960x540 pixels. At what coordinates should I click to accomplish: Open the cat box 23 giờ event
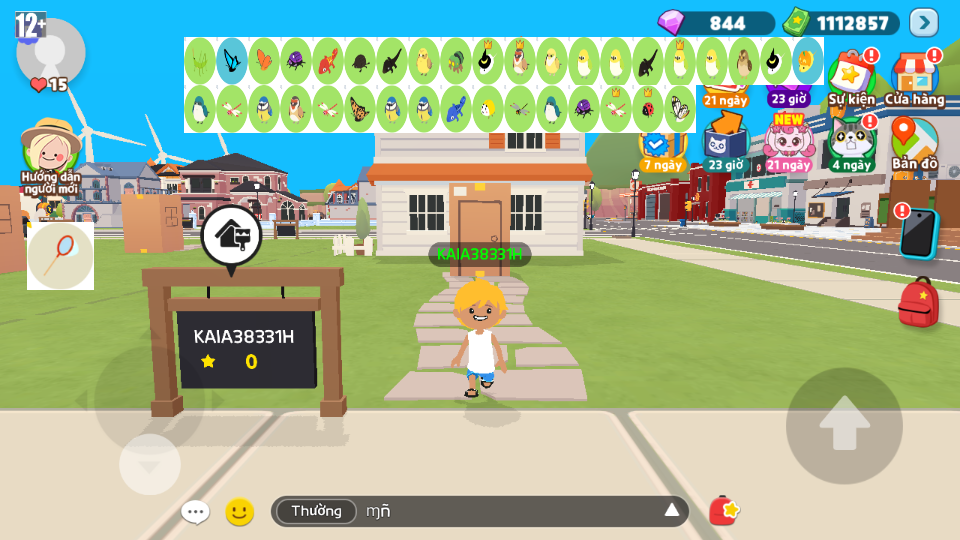(x=724, y=141)
